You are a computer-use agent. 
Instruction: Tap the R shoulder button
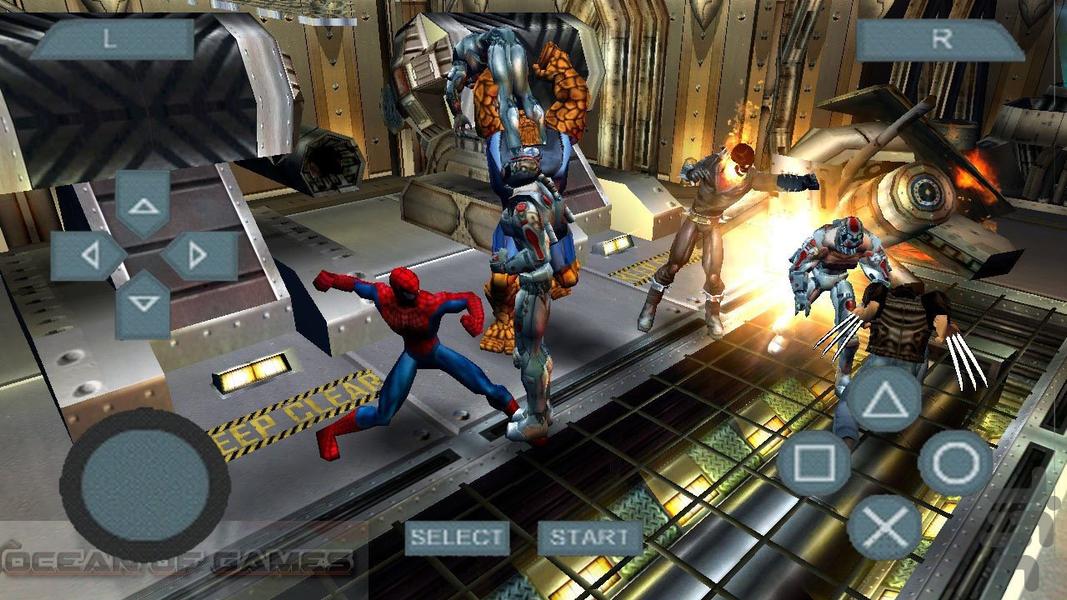pos(940,40)
